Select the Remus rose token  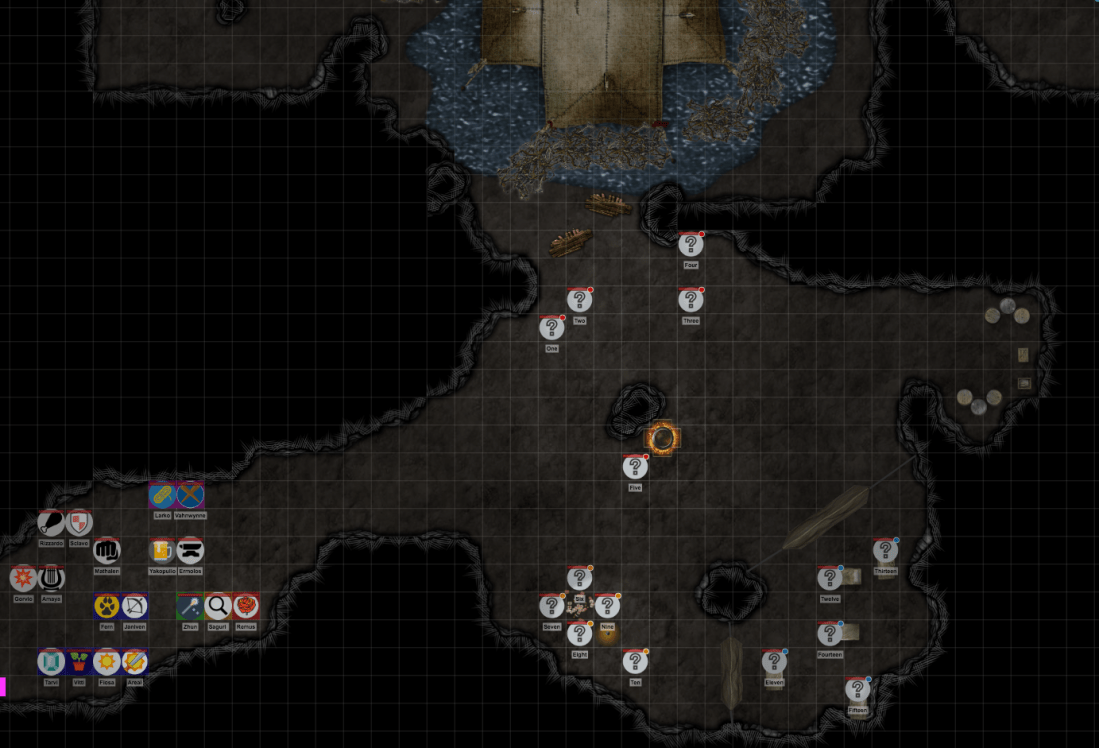pyautogui.click(x=246, y=606)
